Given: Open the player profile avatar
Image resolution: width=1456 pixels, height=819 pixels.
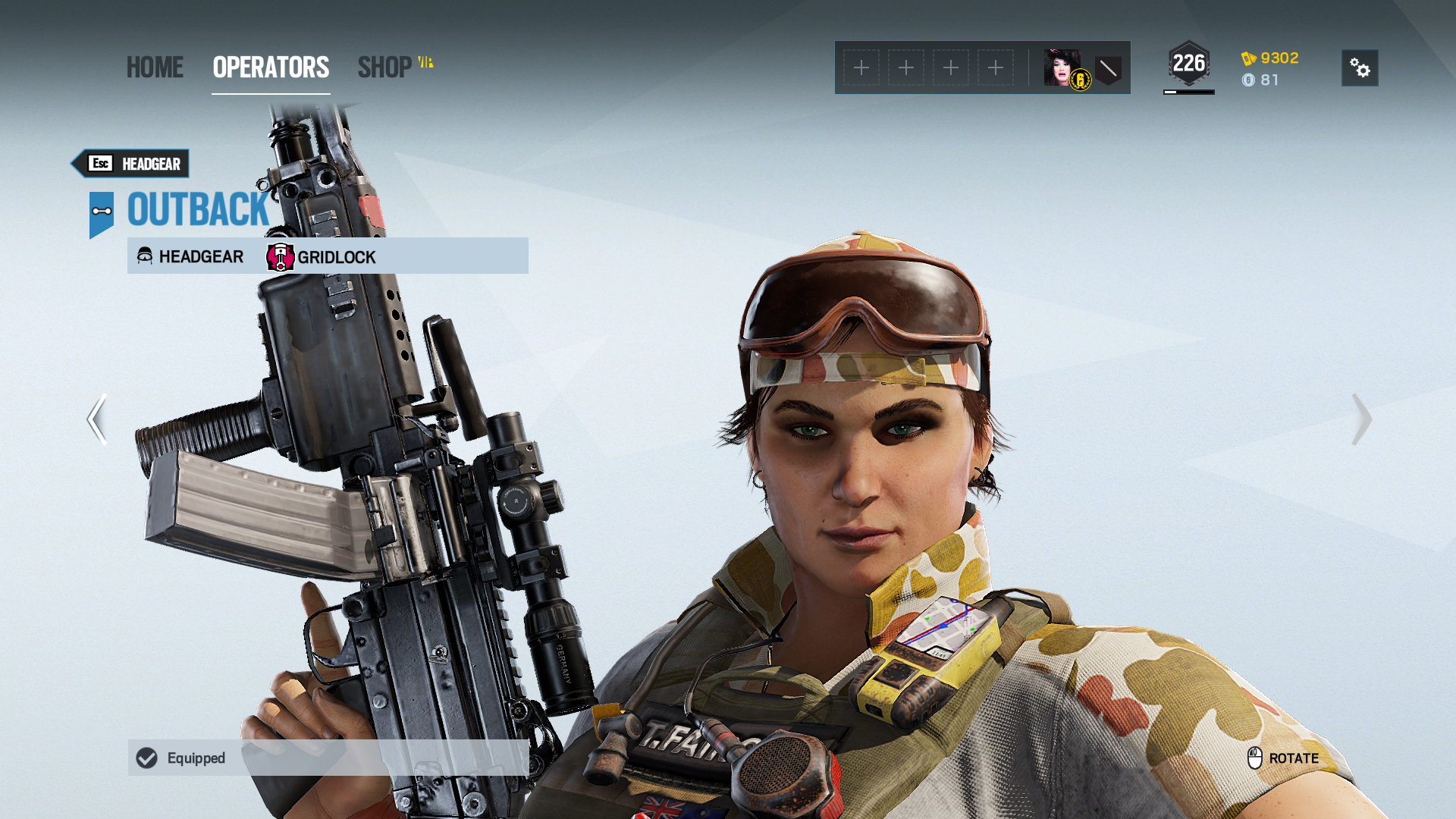Looking at the screenshot, I should point(1062,68).
